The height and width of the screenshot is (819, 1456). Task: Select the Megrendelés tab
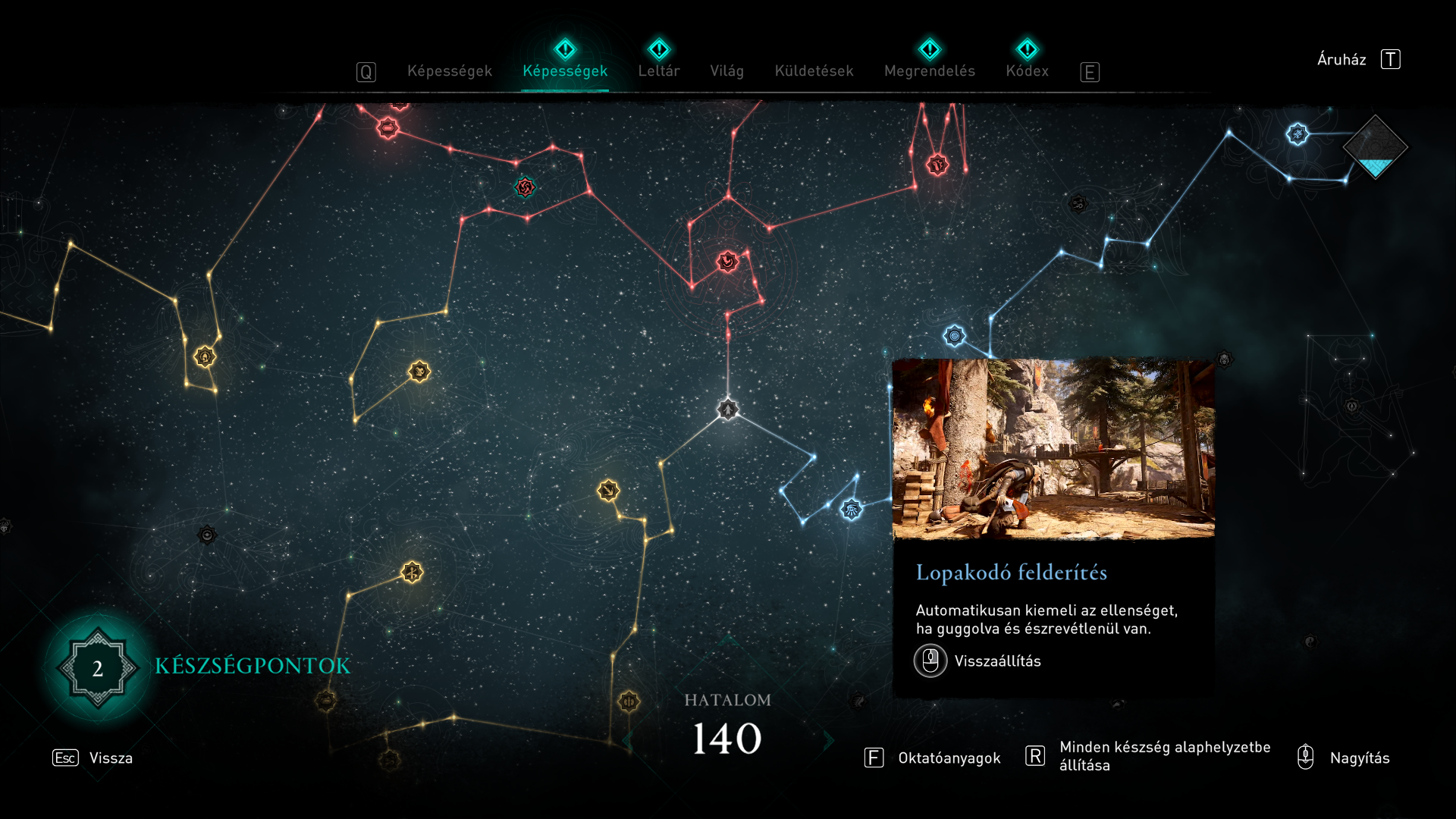click(929, 71)
